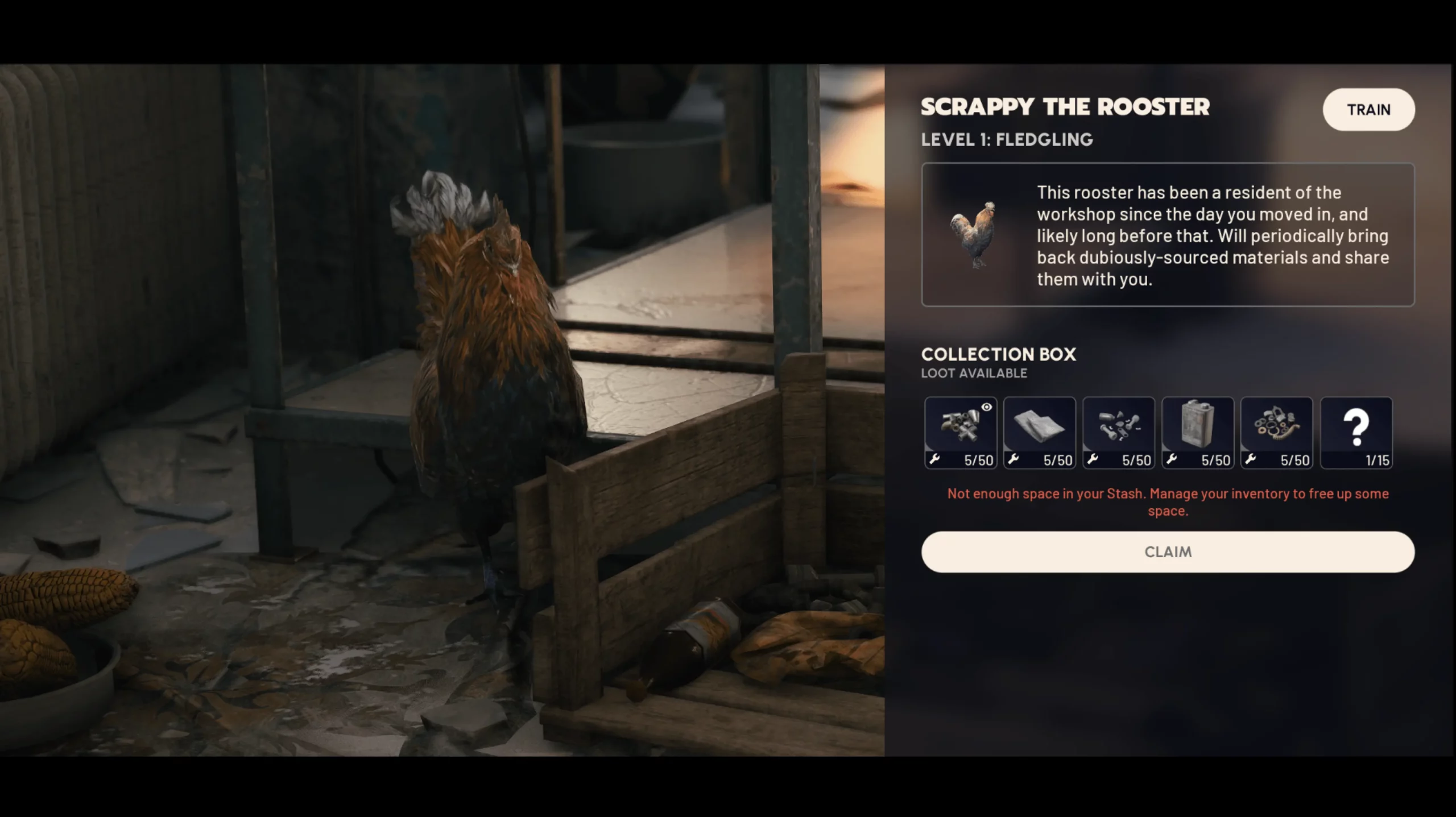The width and height of the screenshot is (1456, 817).
Task: Claim the collection box loot
Action: click(x=1168, y=551)
